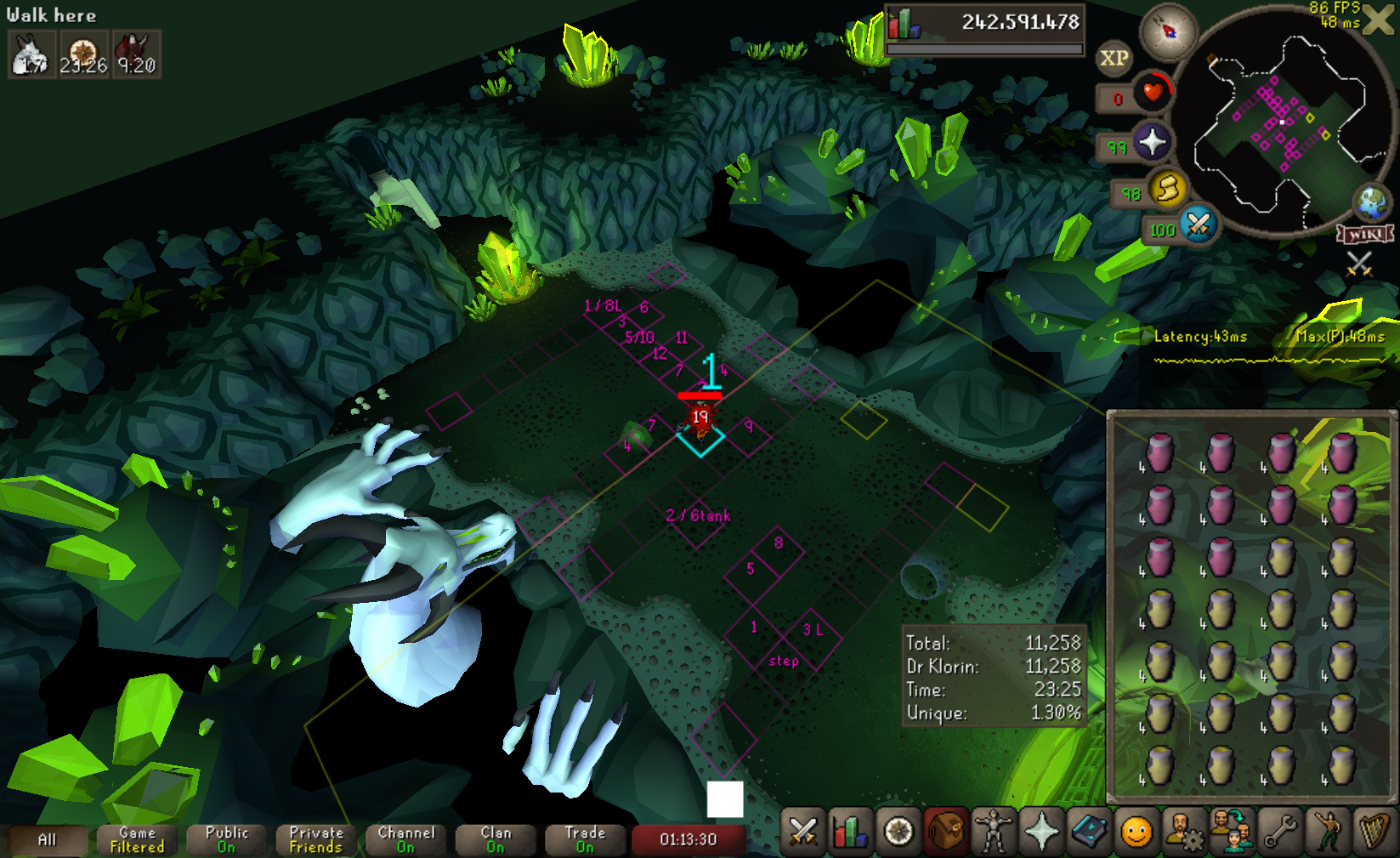
Task: Select the All chat tab
Action: point(47,840)
